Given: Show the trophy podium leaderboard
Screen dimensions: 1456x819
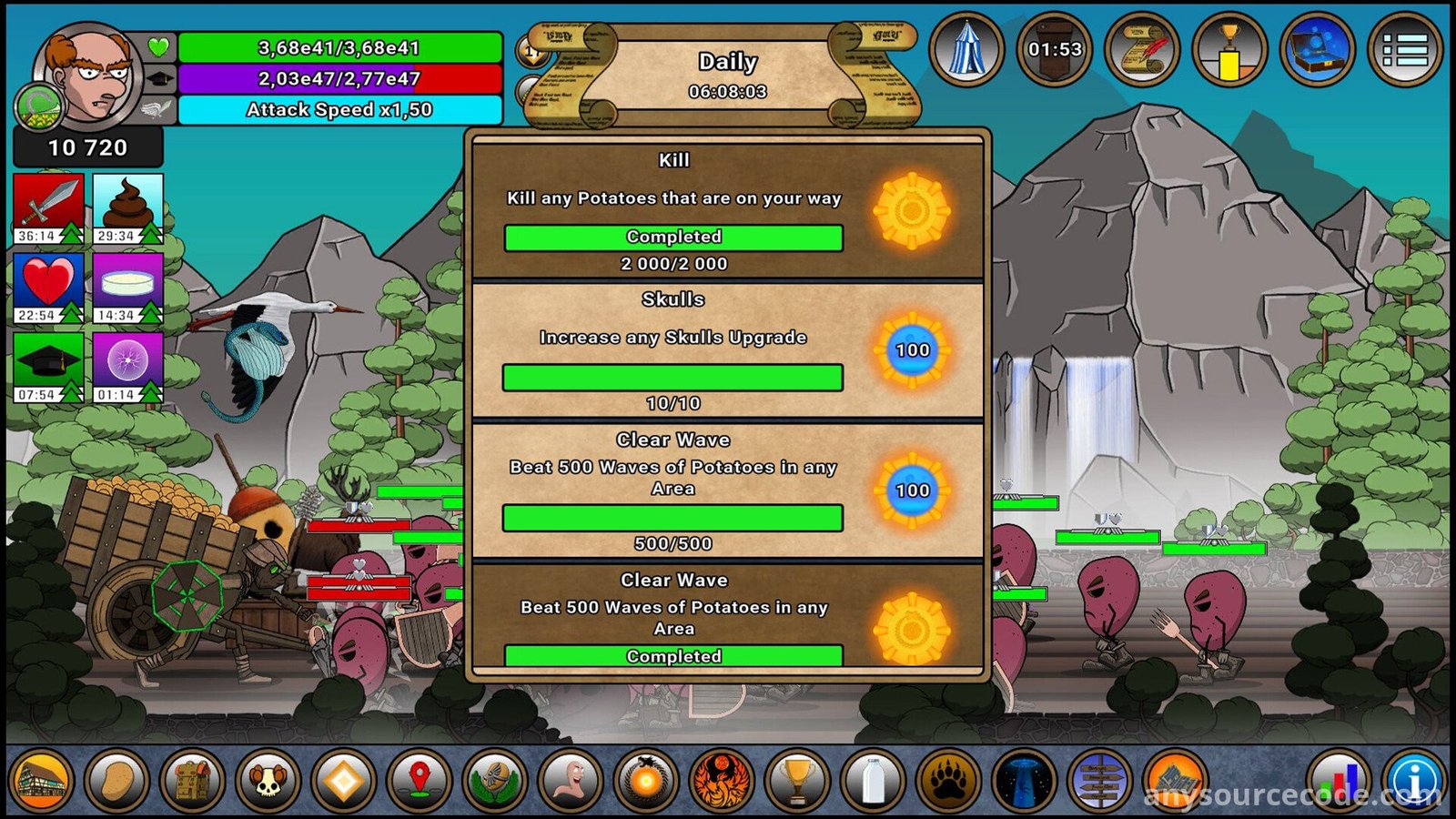Looking at the screenshot, I should coord(1229,49).
